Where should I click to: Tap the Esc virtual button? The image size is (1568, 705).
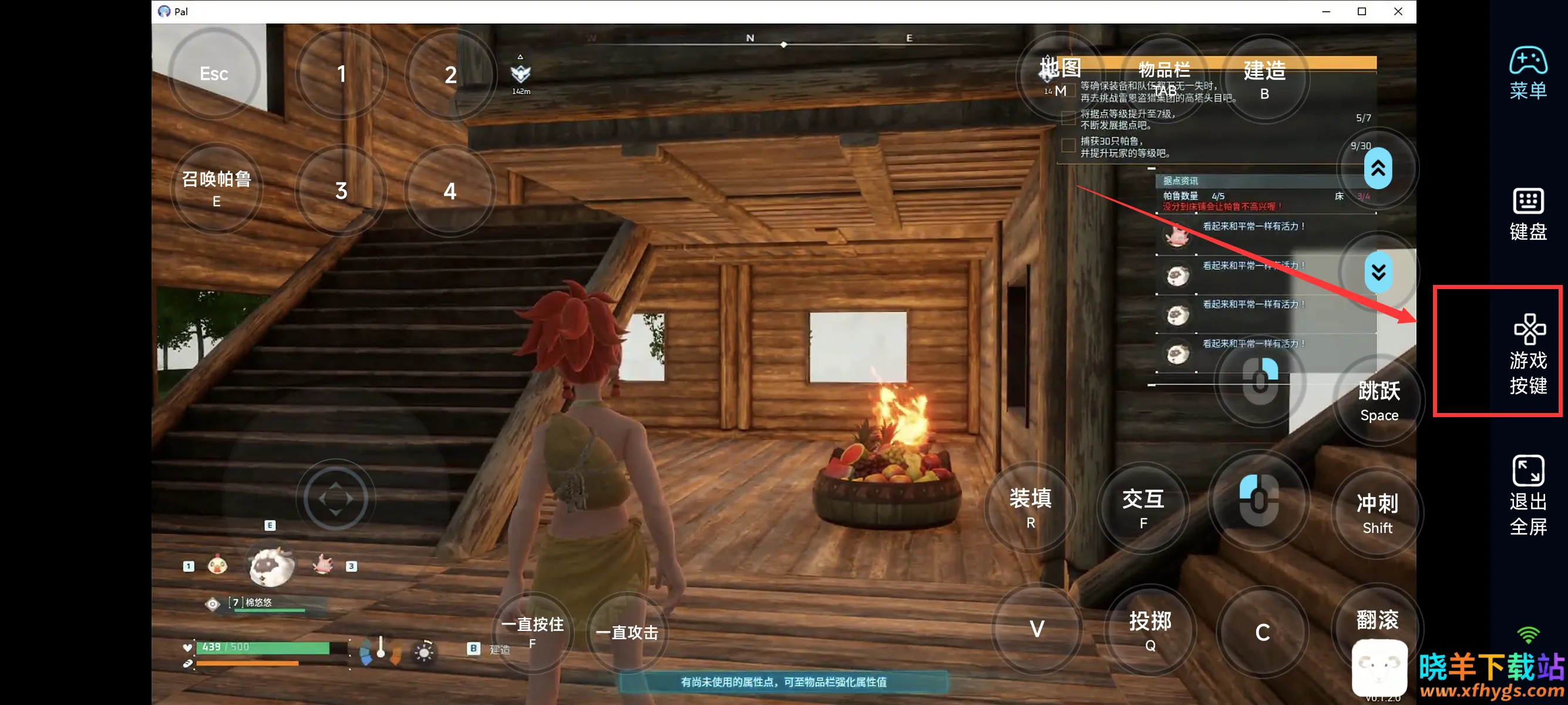[x=214, y=73]
